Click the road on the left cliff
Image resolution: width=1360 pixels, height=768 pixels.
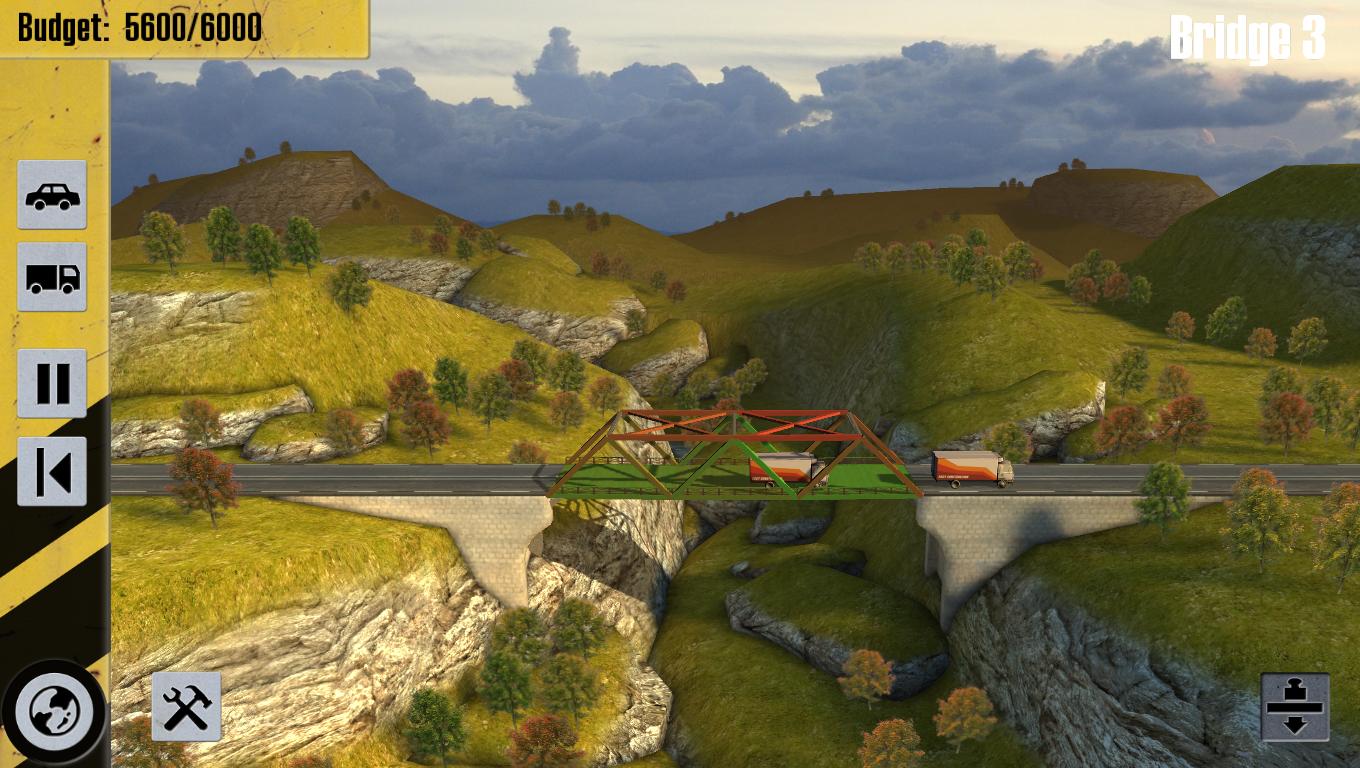300,480
